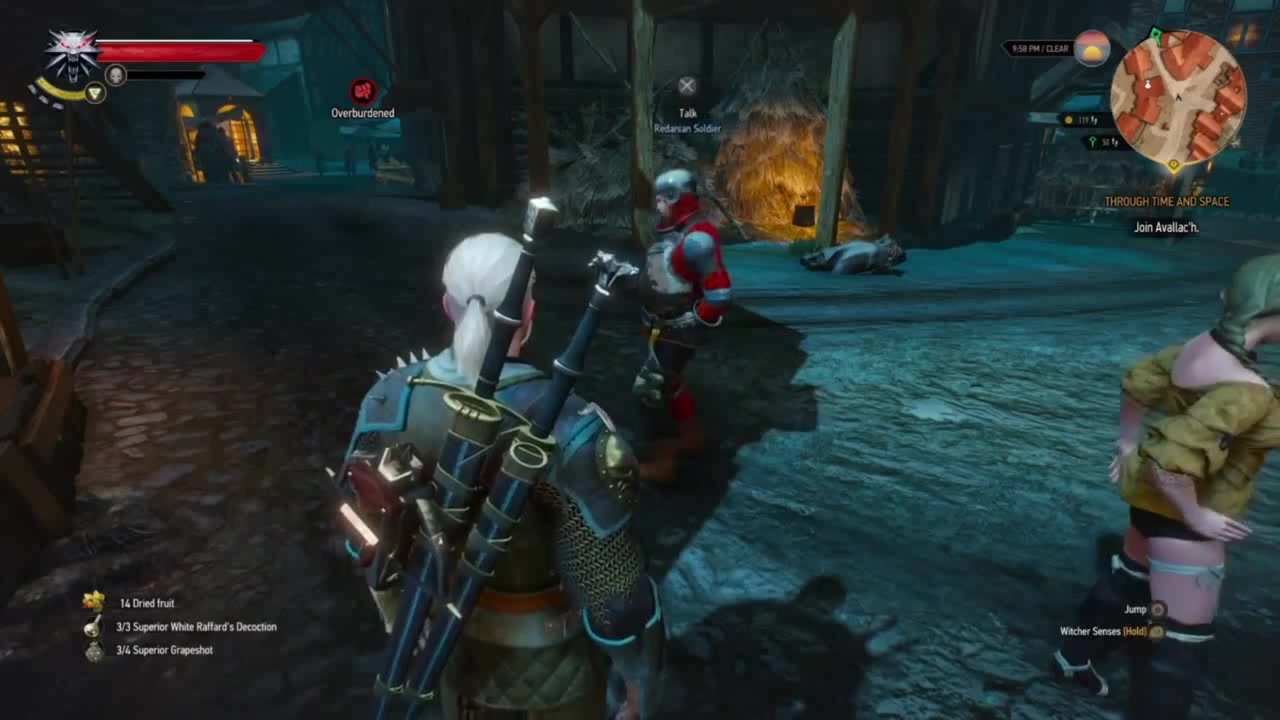Click the Join Avallac'h objective
The image size is (1280, 720).
1166,228
